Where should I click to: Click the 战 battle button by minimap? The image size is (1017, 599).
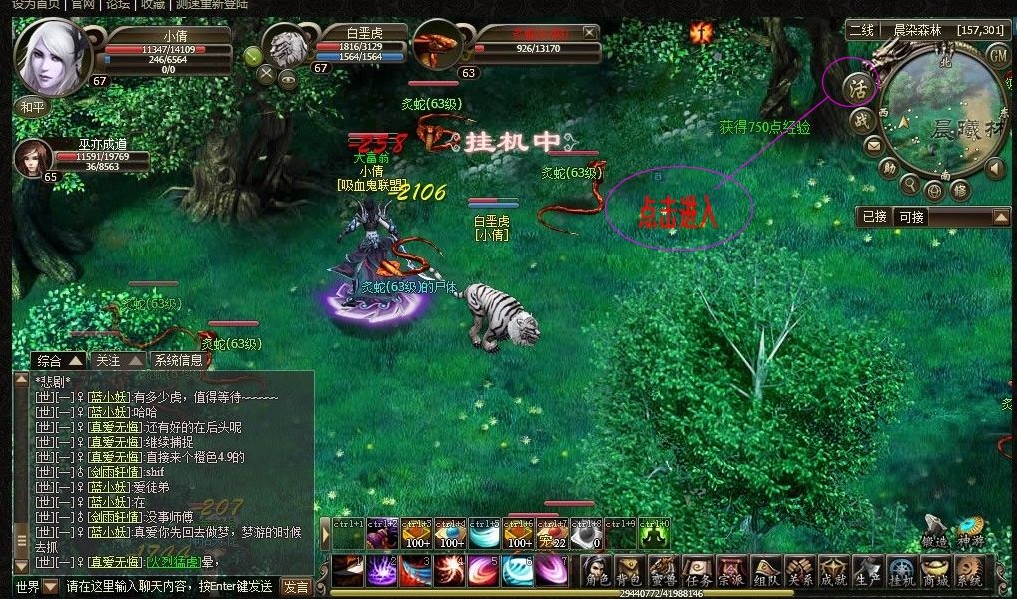[x=862, y=120]
